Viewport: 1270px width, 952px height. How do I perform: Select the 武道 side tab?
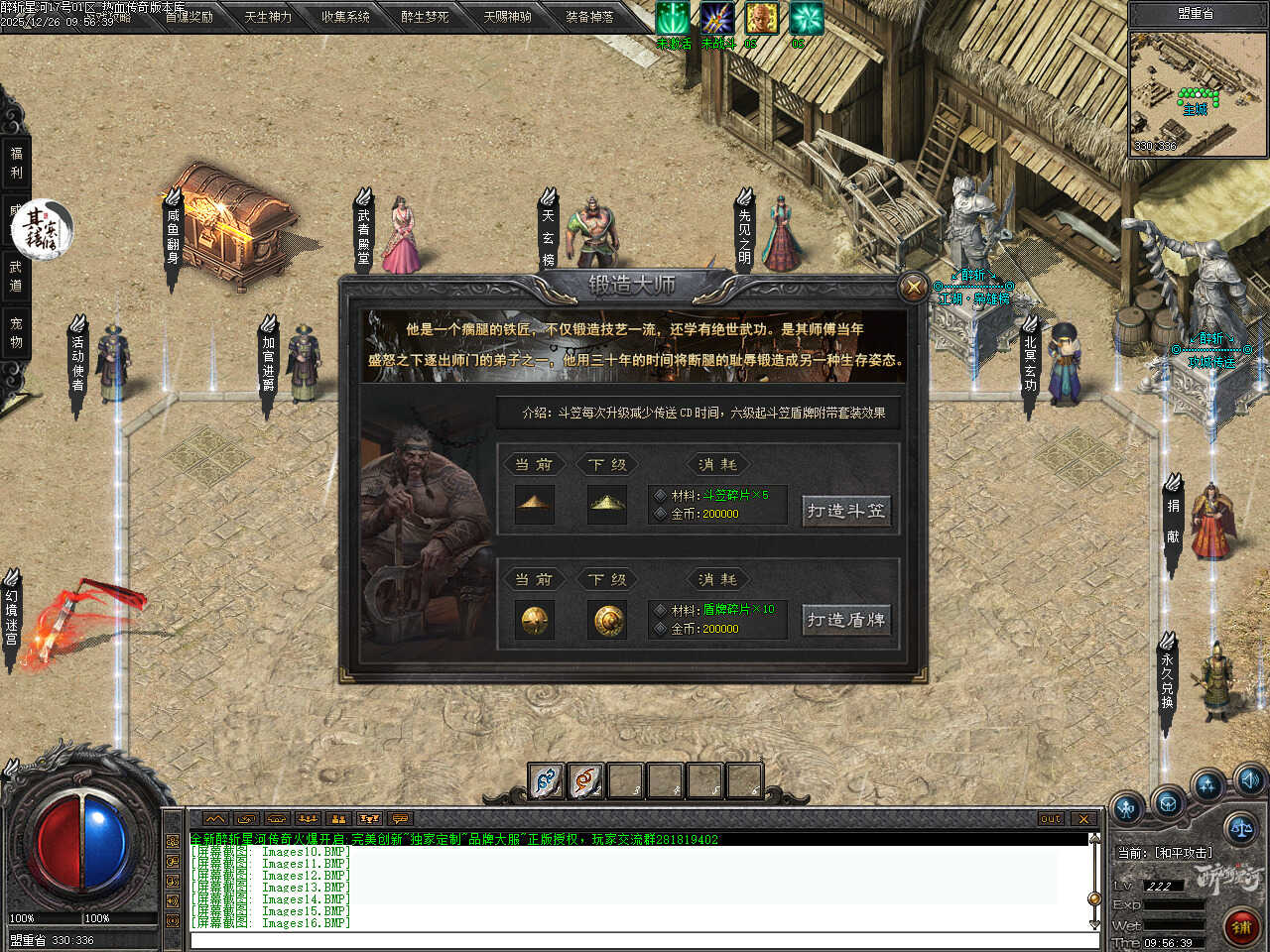[x=16, y=276]
